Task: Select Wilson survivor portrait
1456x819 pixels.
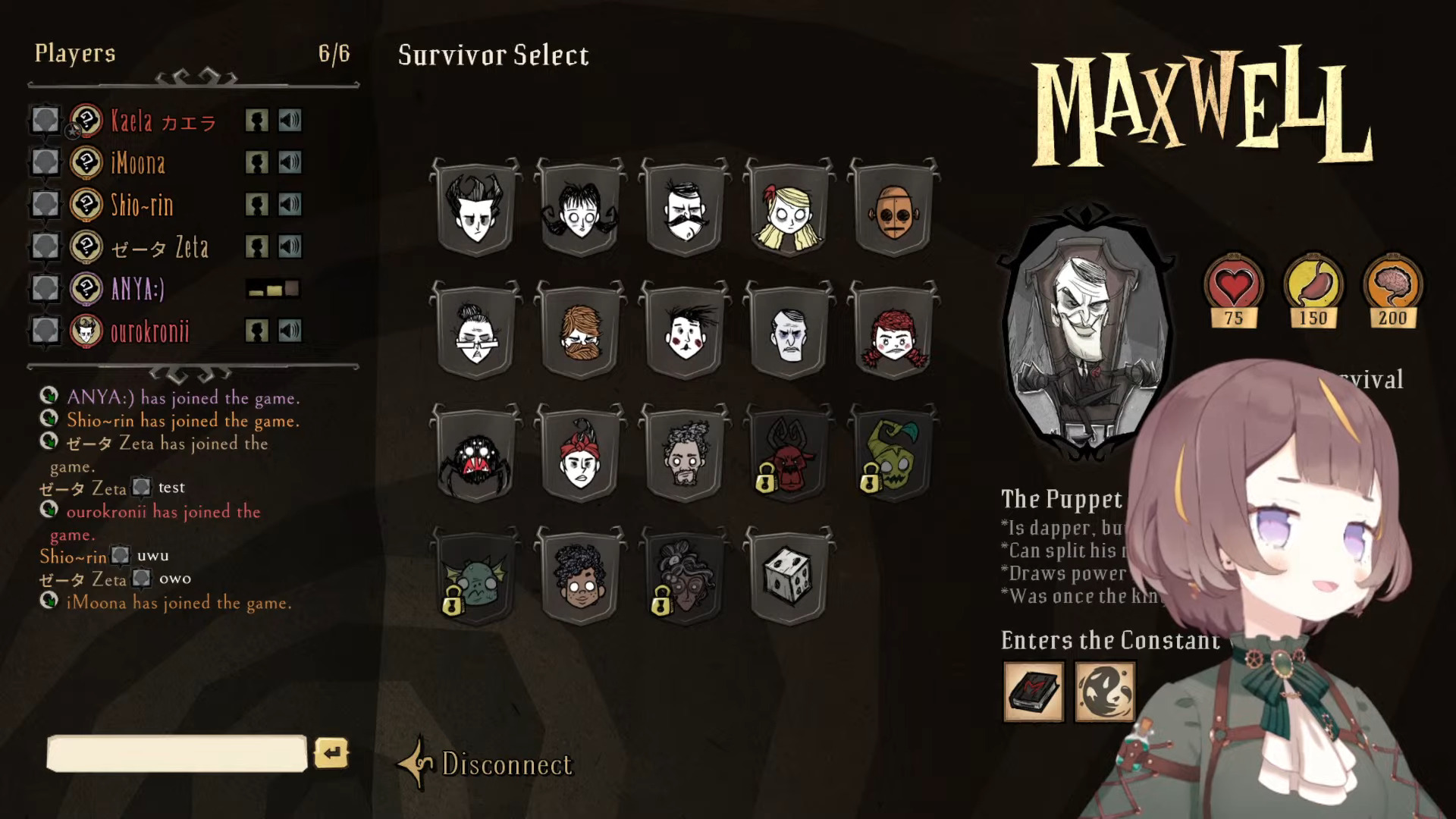Action: pos(475,210)
